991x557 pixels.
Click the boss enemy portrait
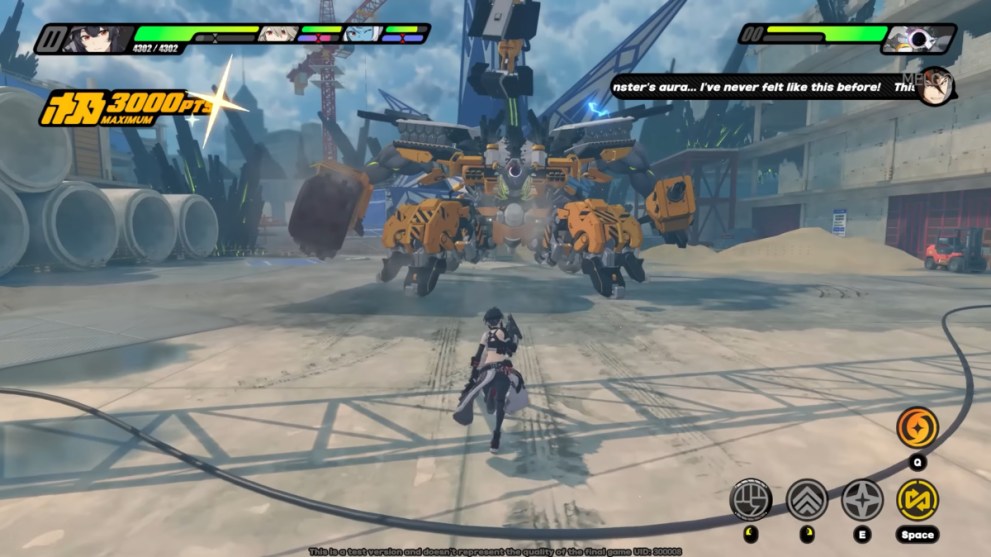tap(914, 39)
